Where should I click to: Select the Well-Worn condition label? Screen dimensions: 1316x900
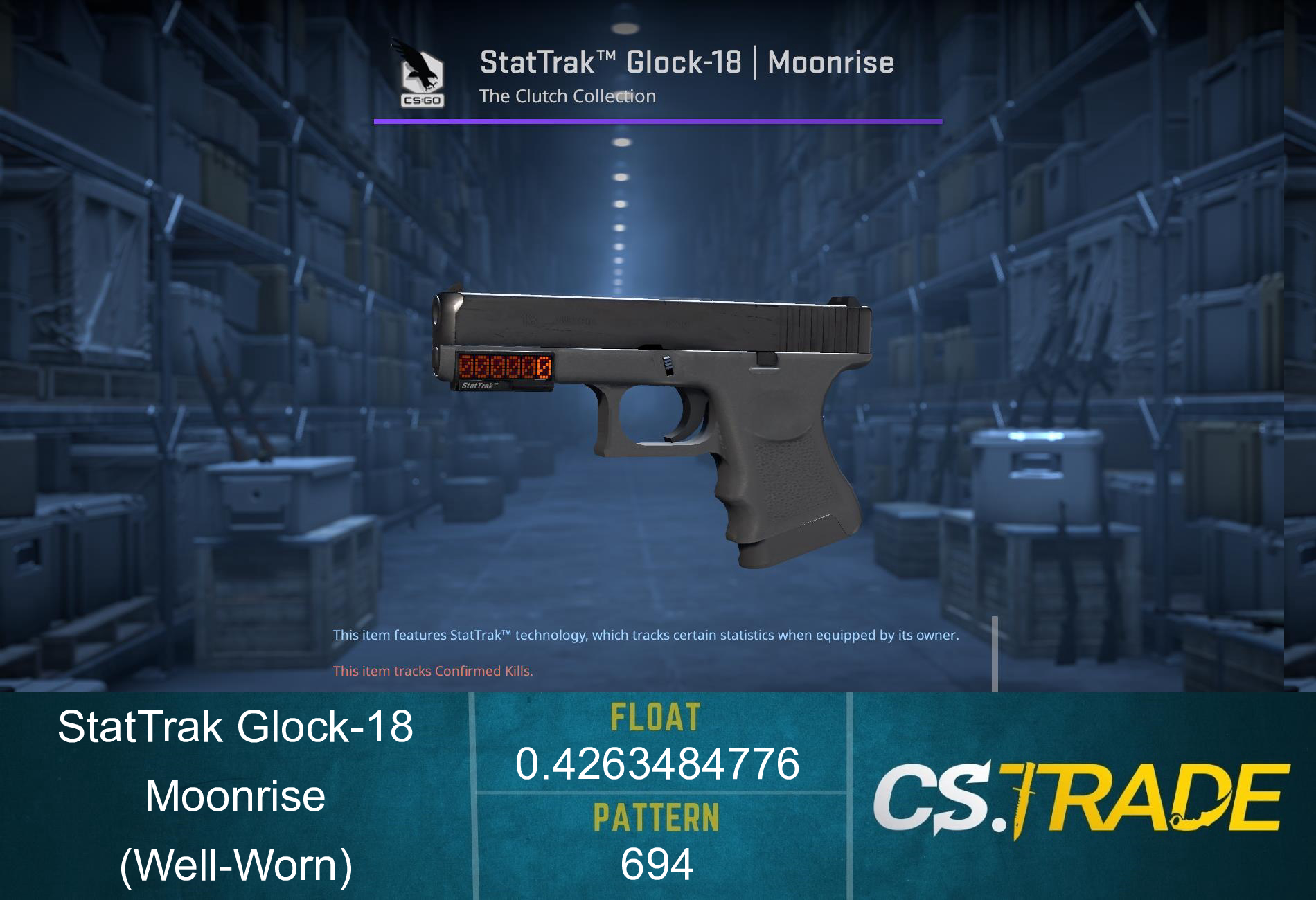(x=235, y=864)
